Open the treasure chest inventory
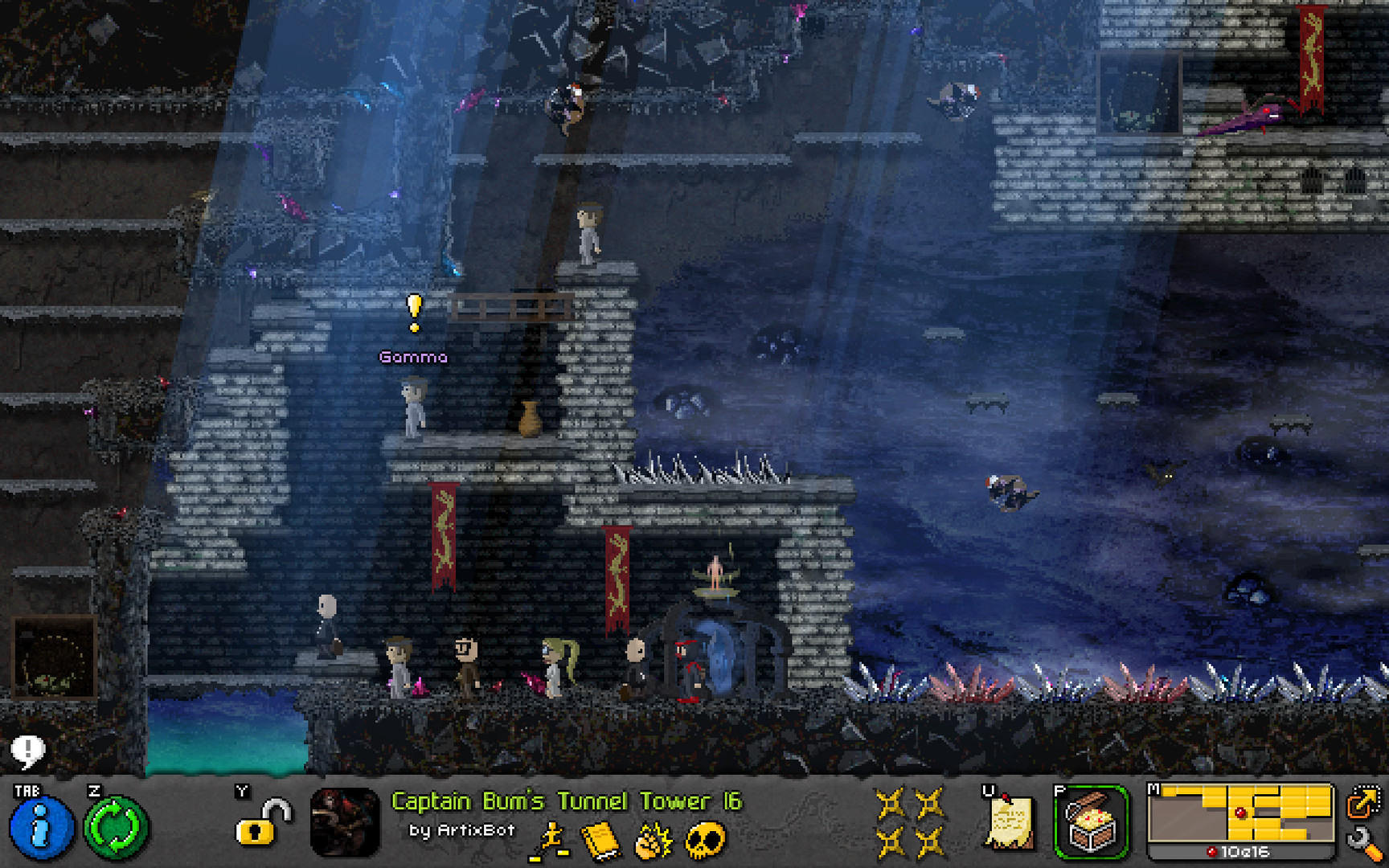Viewport: 1389px width, 868px height. click(x=1091, y=823)
